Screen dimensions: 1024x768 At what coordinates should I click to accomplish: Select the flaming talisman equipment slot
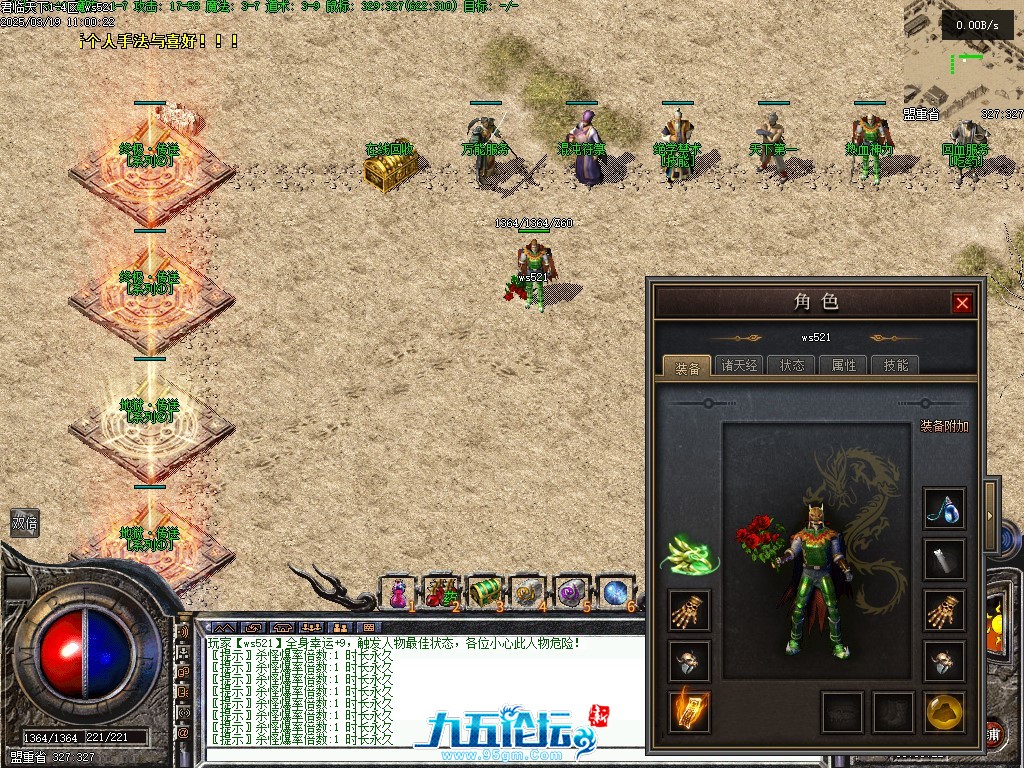[x=689, y=710]
